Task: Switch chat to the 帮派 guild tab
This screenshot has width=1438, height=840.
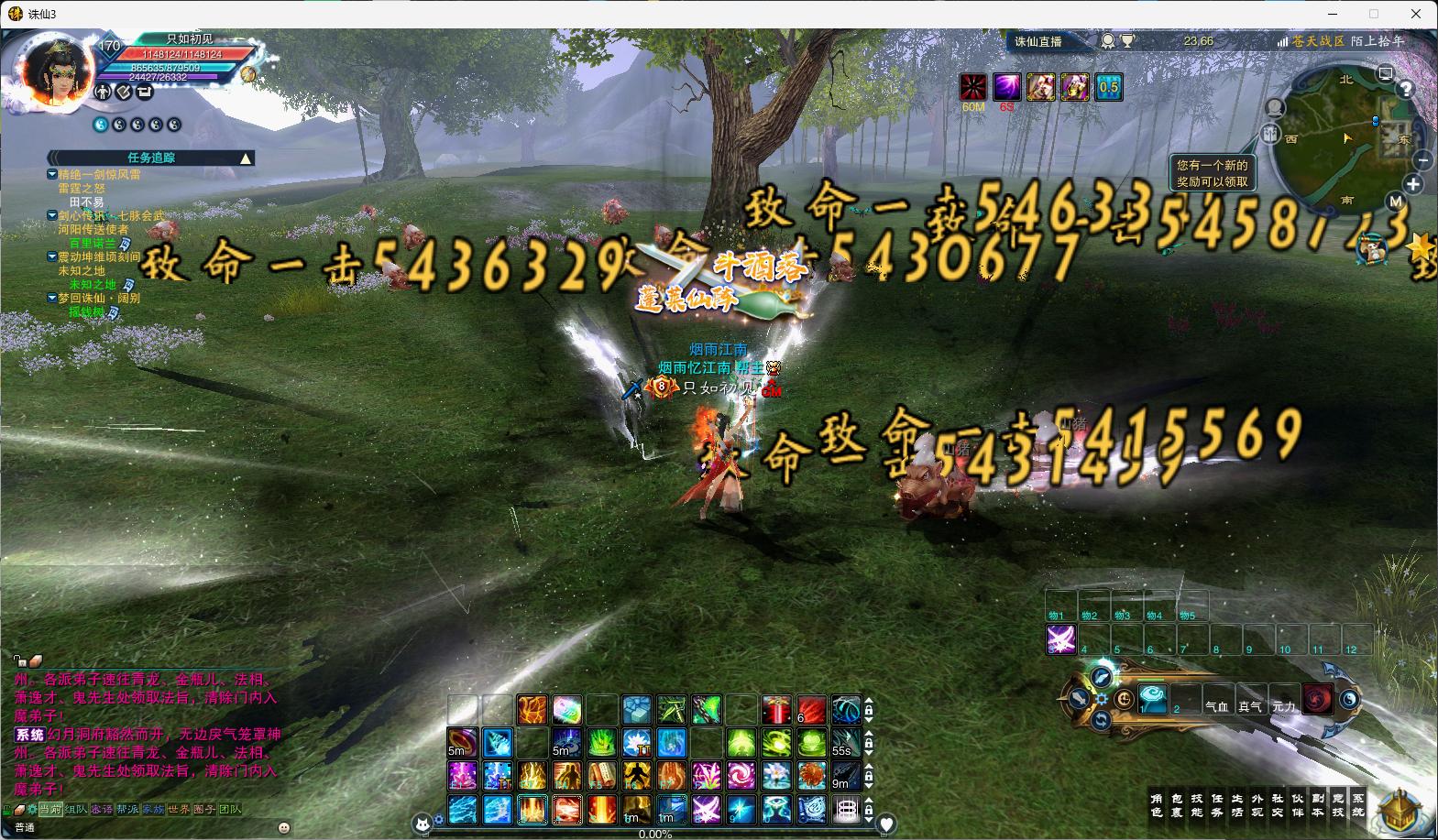Action: [x=127, y=810]
